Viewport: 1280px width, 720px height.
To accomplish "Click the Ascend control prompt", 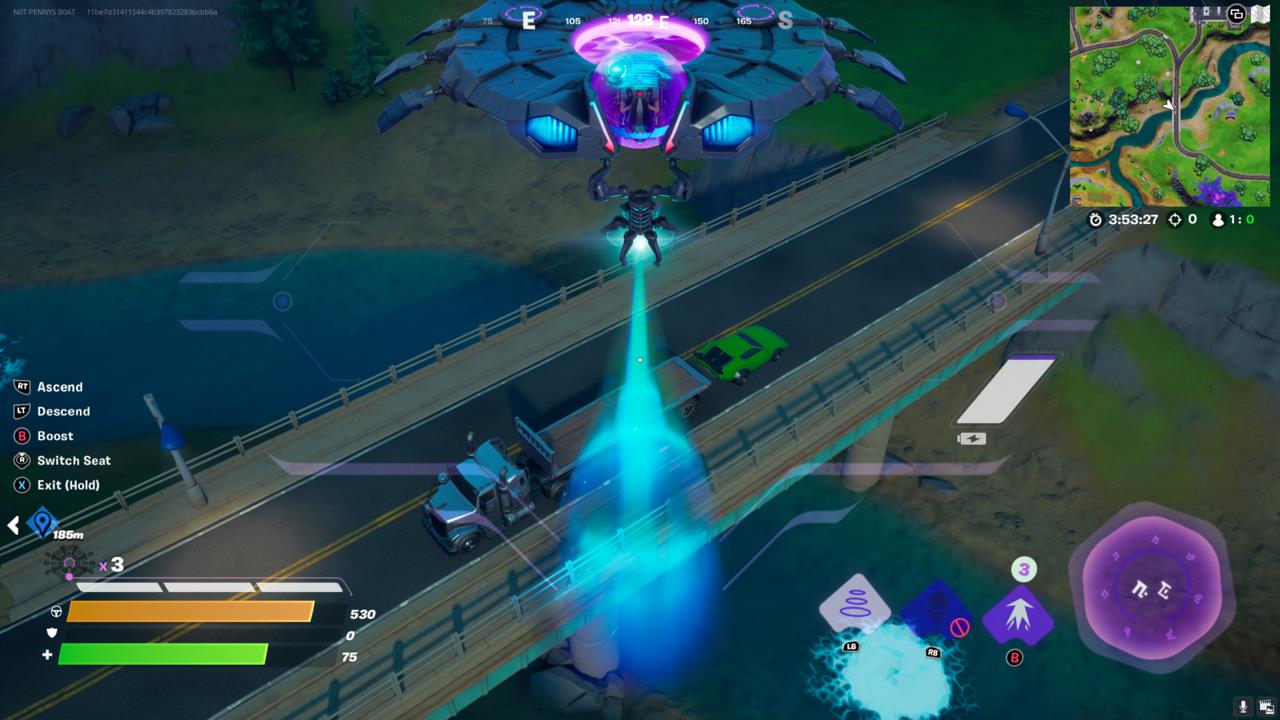I will pos(55,387).
